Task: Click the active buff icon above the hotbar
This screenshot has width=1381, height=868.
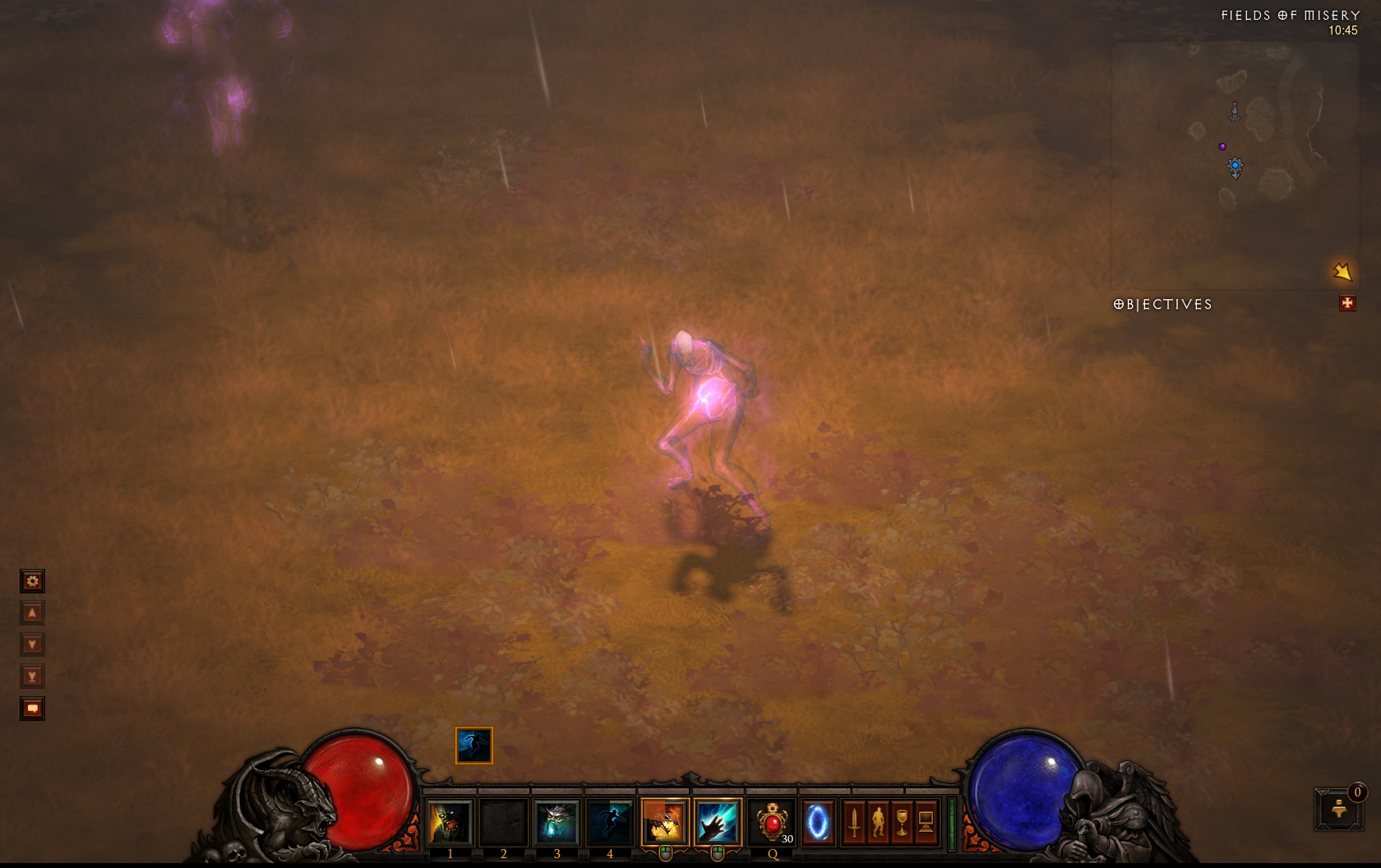Action: [474, 746]
